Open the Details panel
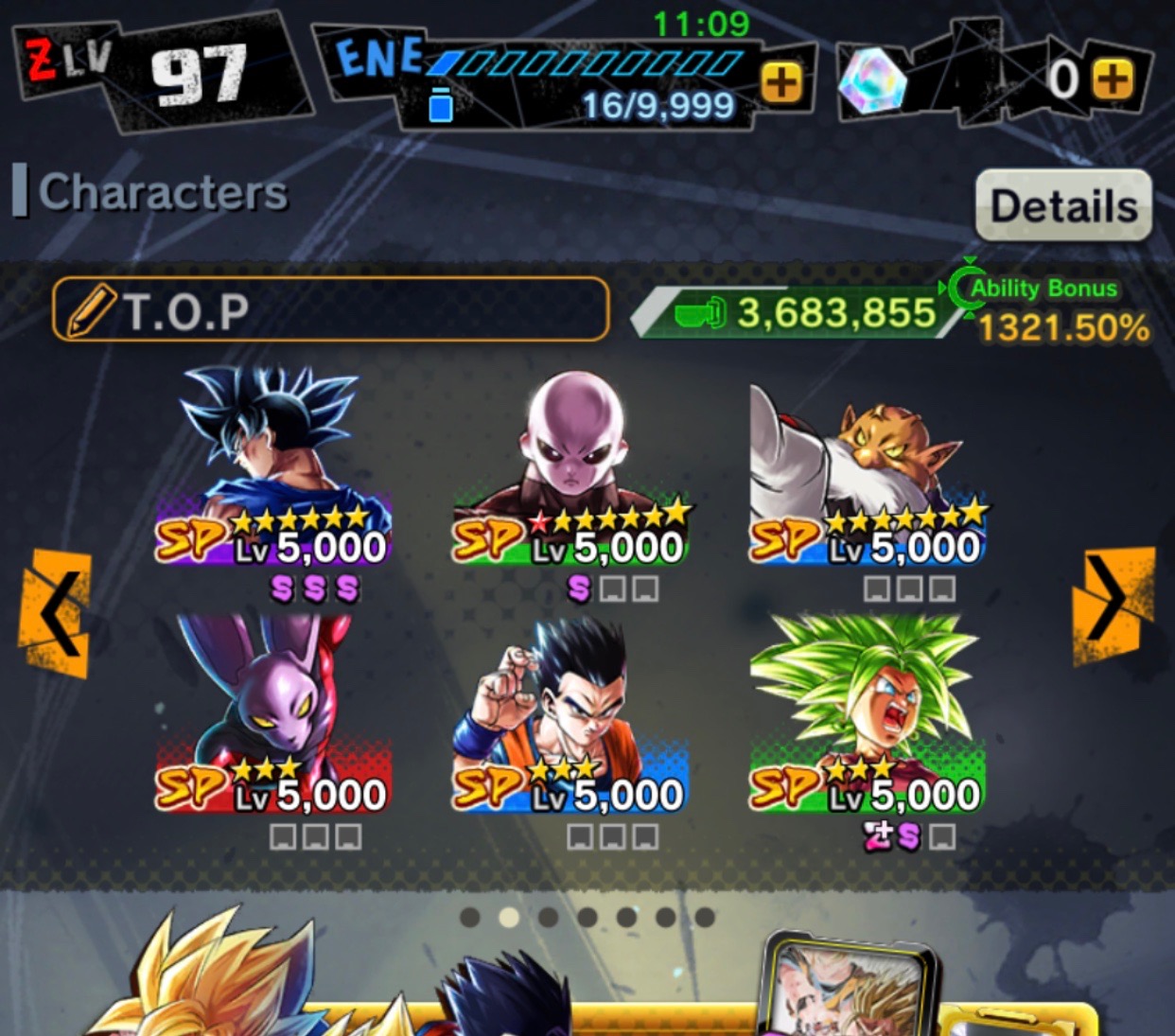Image resolution: width=1175 pixels, height=1036 pixels. [1063, 205]
